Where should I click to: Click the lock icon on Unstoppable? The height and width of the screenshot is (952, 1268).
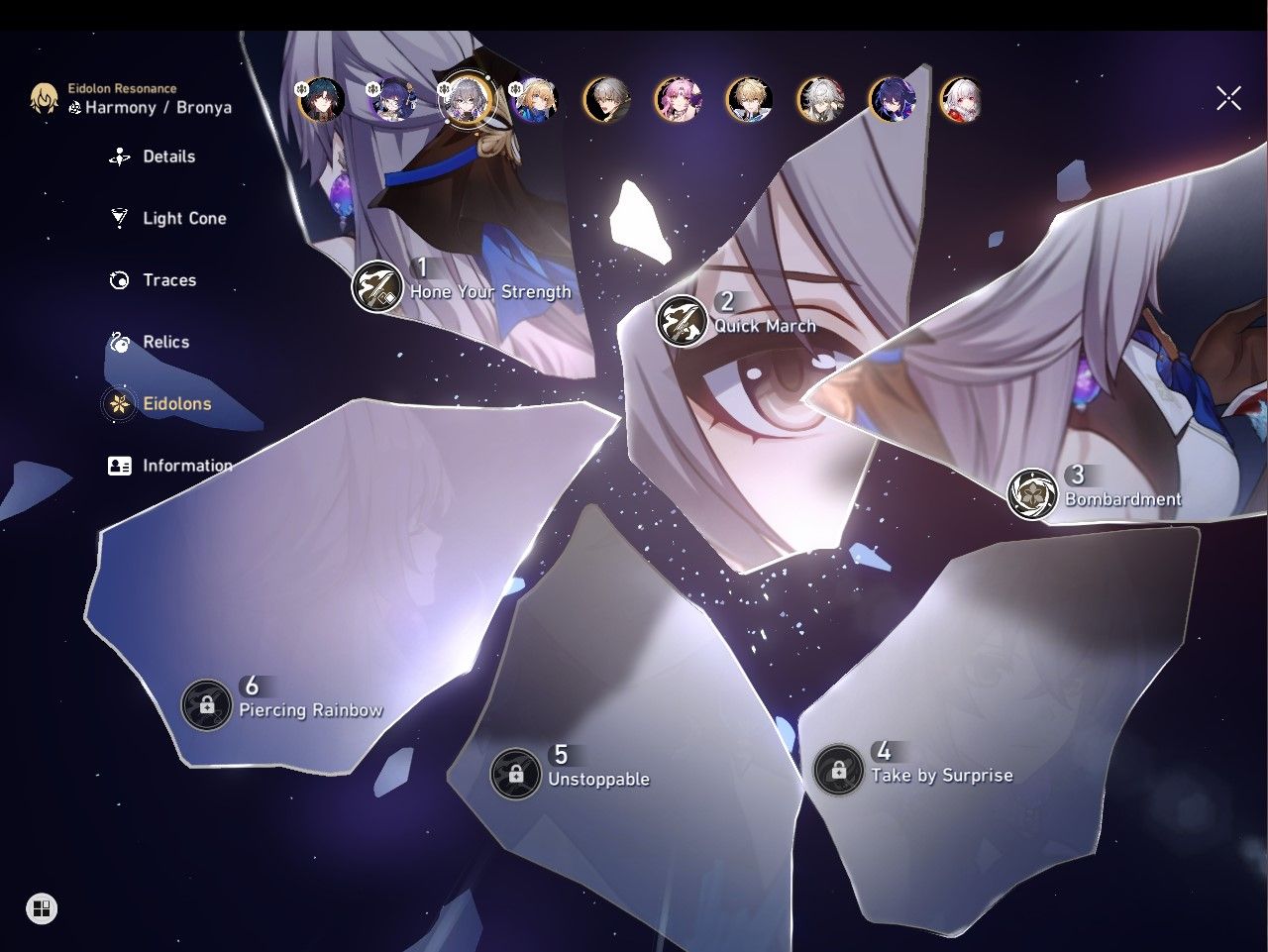(517, 774)
